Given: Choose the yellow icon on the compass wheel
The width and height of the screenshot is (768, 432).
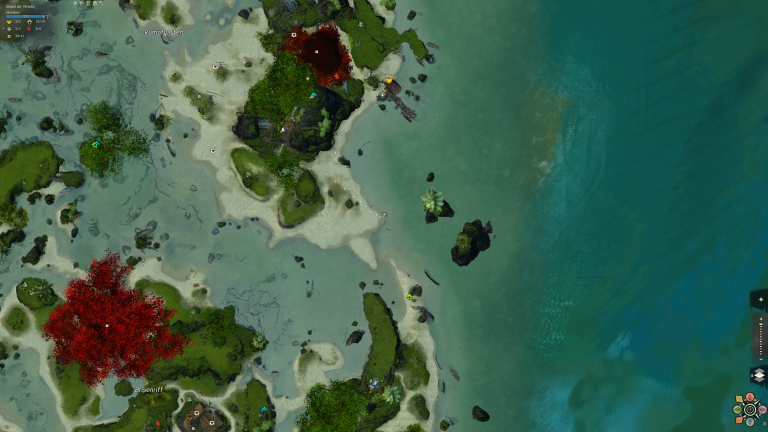Looking at the screenshot, I should tap(739, 399).
